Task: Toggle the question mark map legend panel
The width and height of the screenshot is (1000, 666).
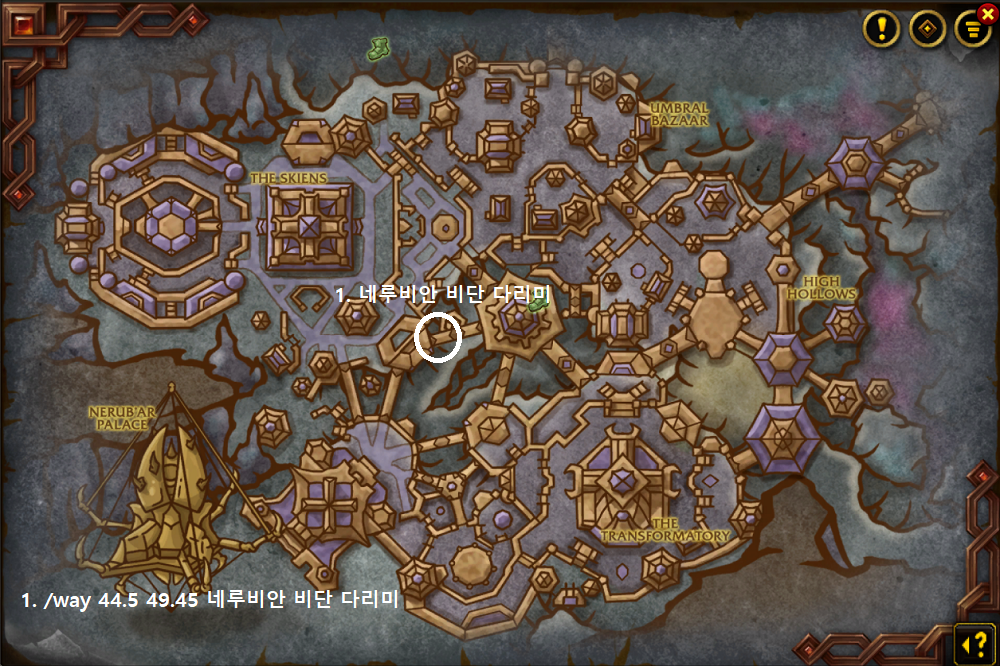Action: [x=973, y=641]
